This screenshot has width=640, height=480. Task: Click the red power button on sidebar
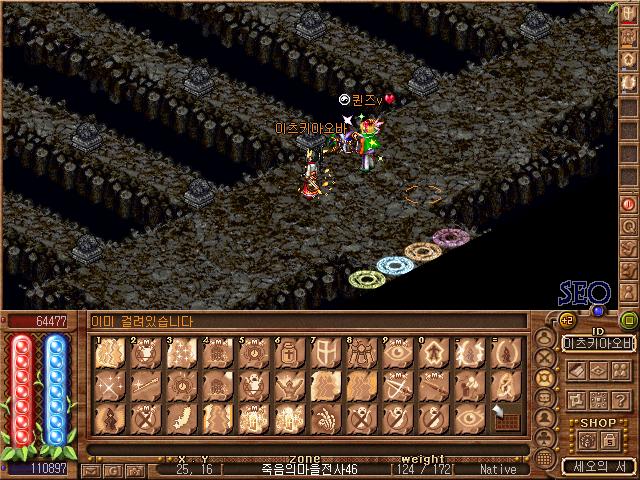(x=629, y=204)
